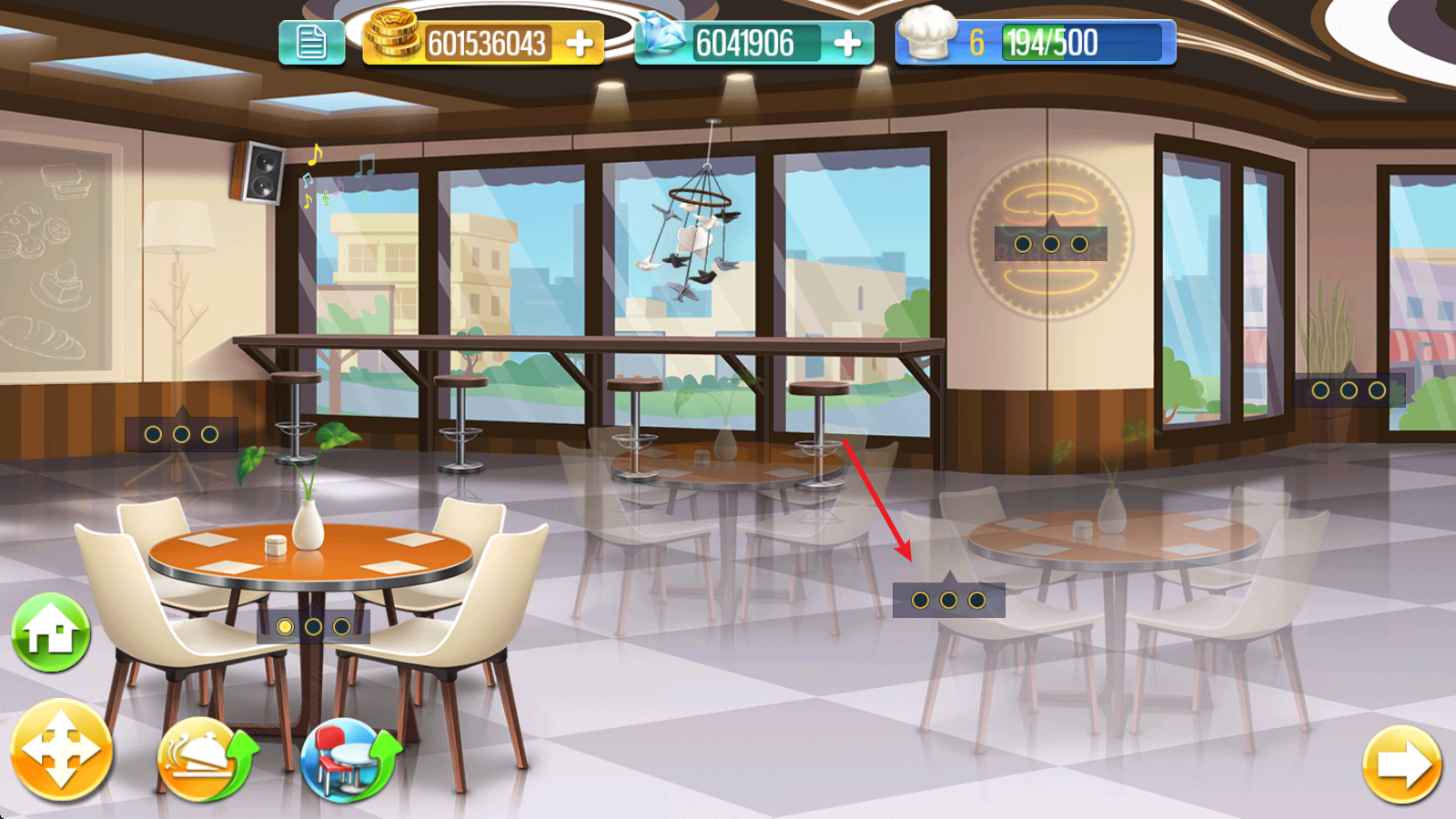Continue with the orange right arrow button
Viewport: 1456px width, 819px height.
[1401, 764]
